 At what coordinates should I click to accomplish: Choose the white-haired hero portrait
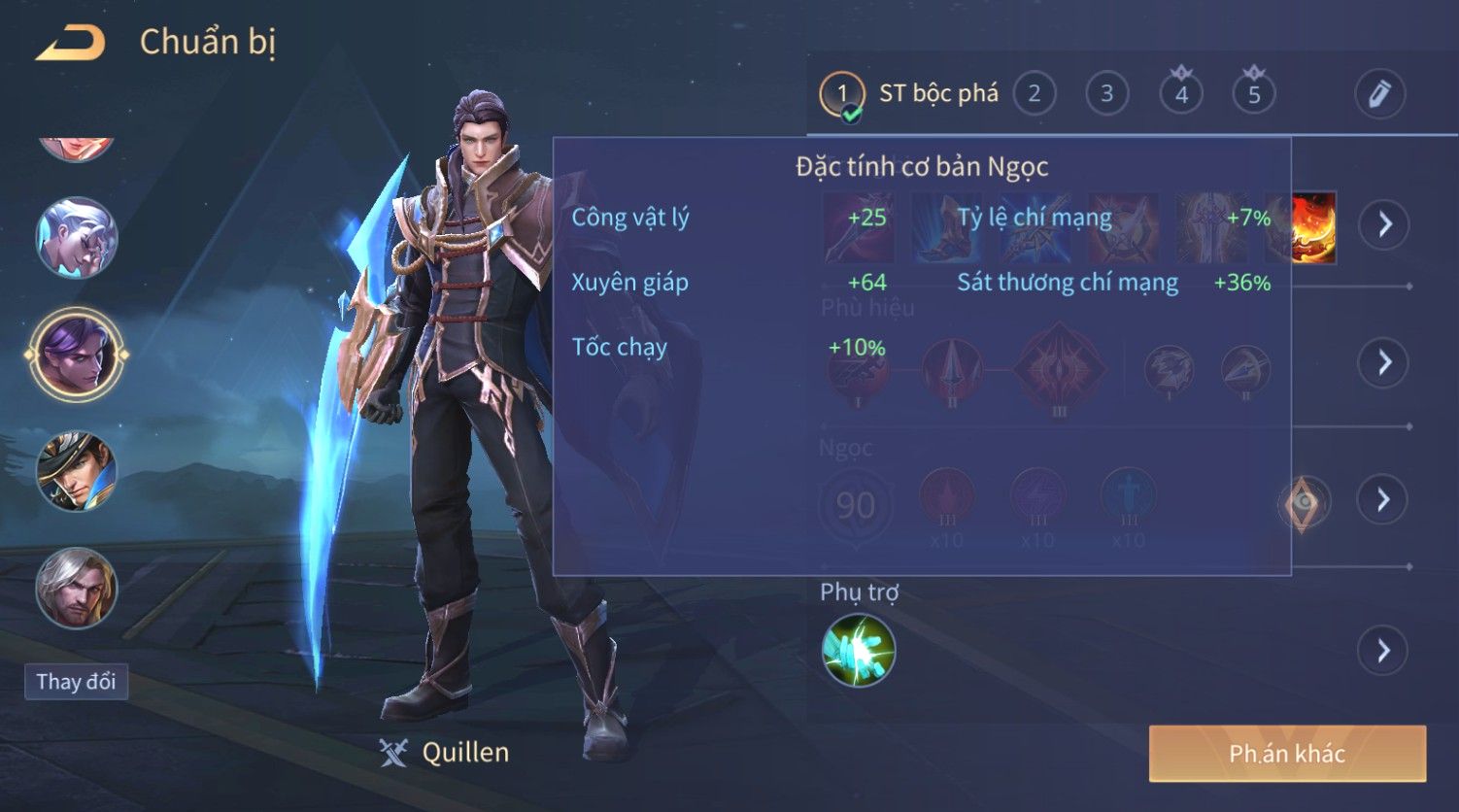coord(77,238)
